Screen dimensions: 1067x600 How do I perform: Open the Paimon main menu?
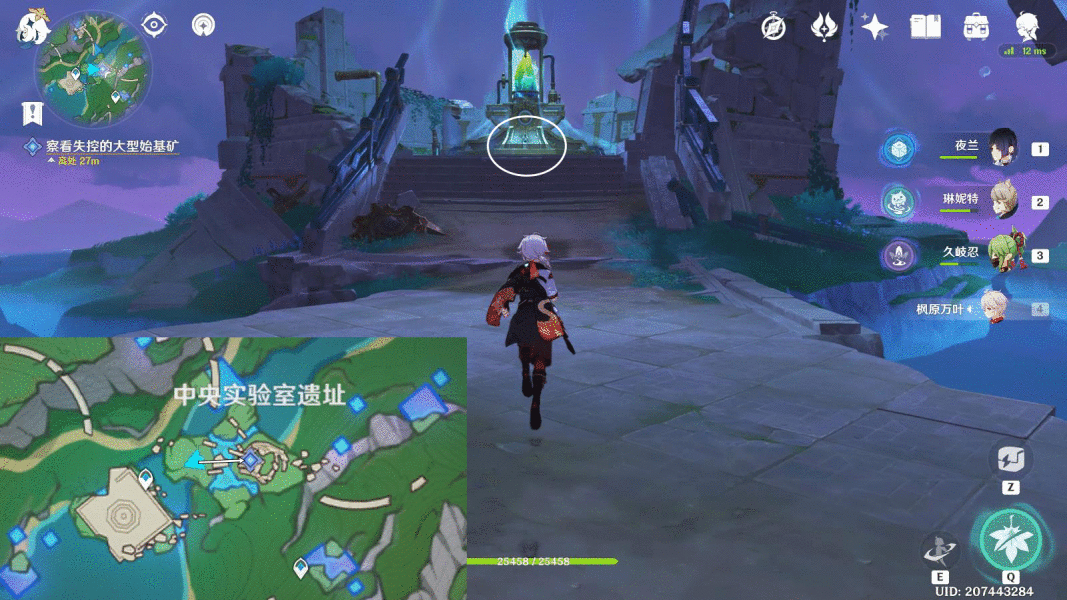click(x=32, y=26)
